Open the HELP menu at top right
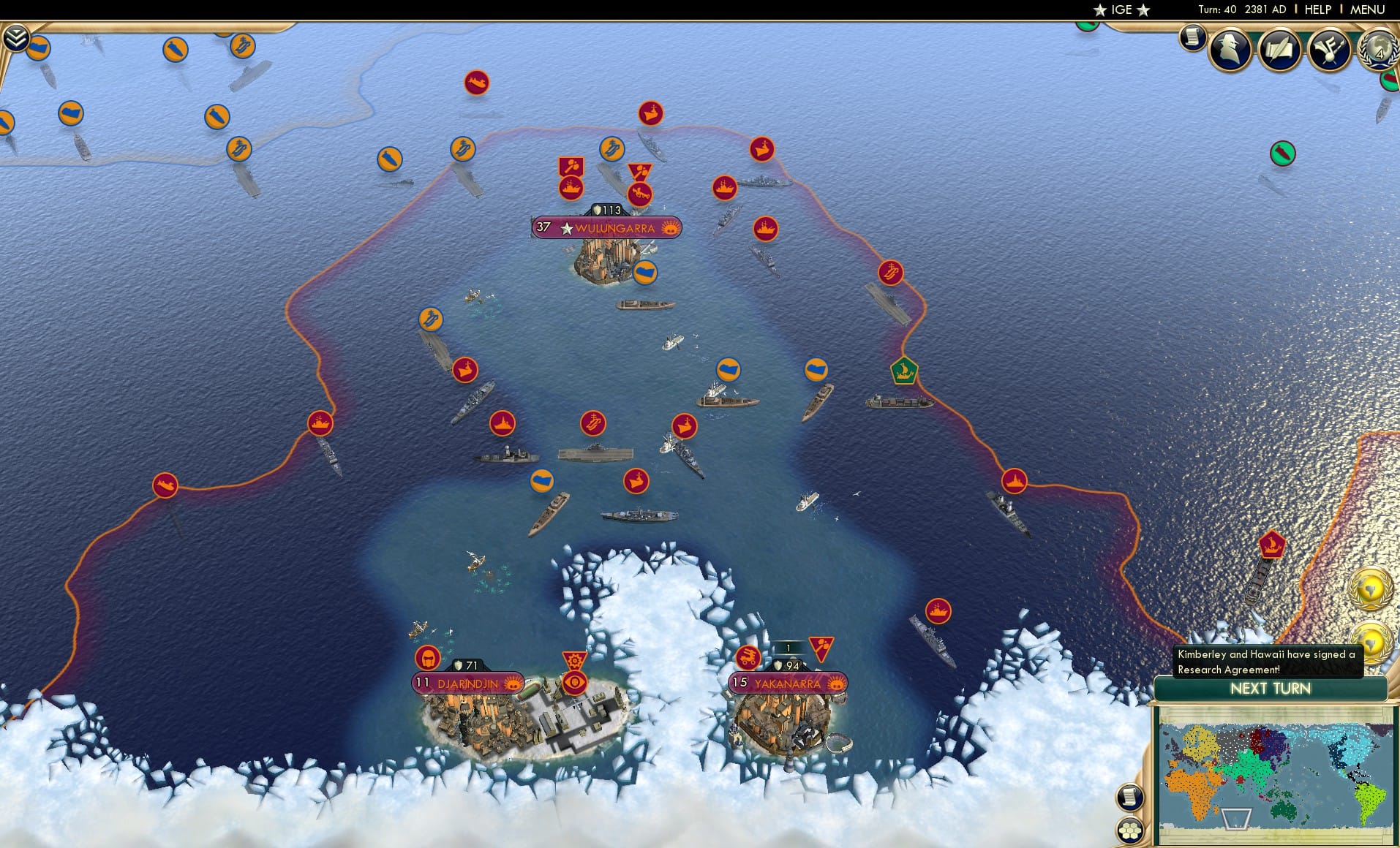Image resolution: width=1400 pixels, height=848 pixels. 1317,10
